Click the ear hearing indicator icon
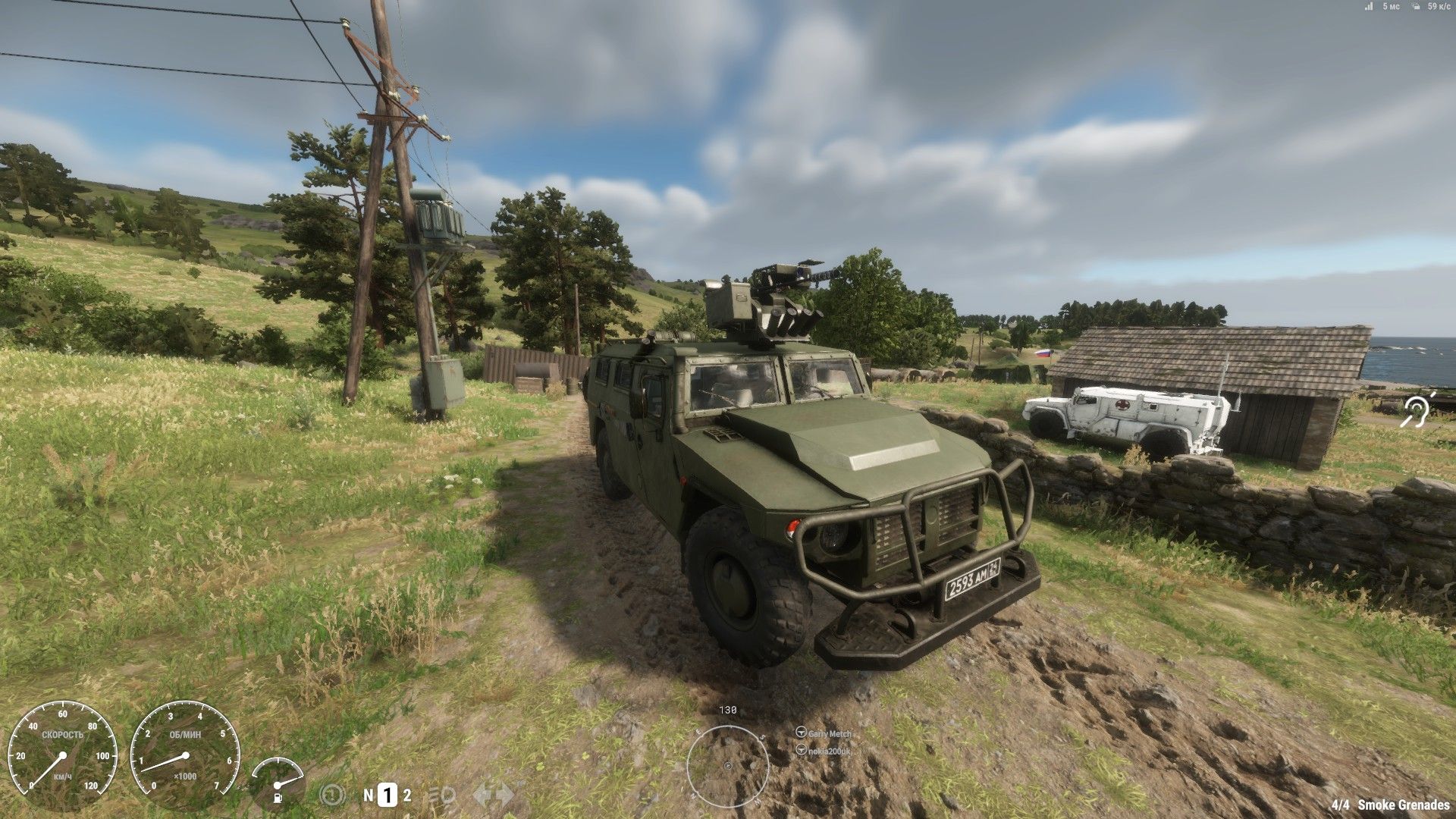The image size is (1456, 819). coord(1417,411)
